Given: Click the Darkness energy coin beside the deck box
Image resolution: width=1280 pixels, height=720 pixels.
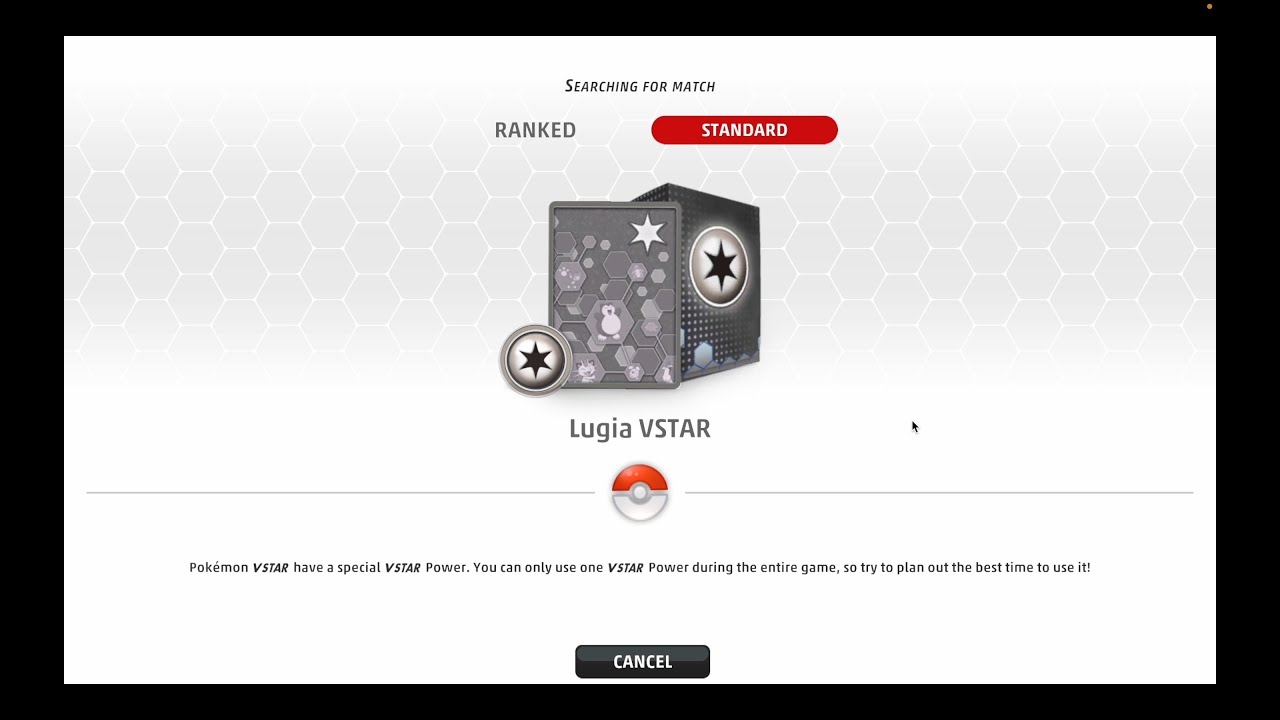Looking at the screenshot, I should 534,360.
